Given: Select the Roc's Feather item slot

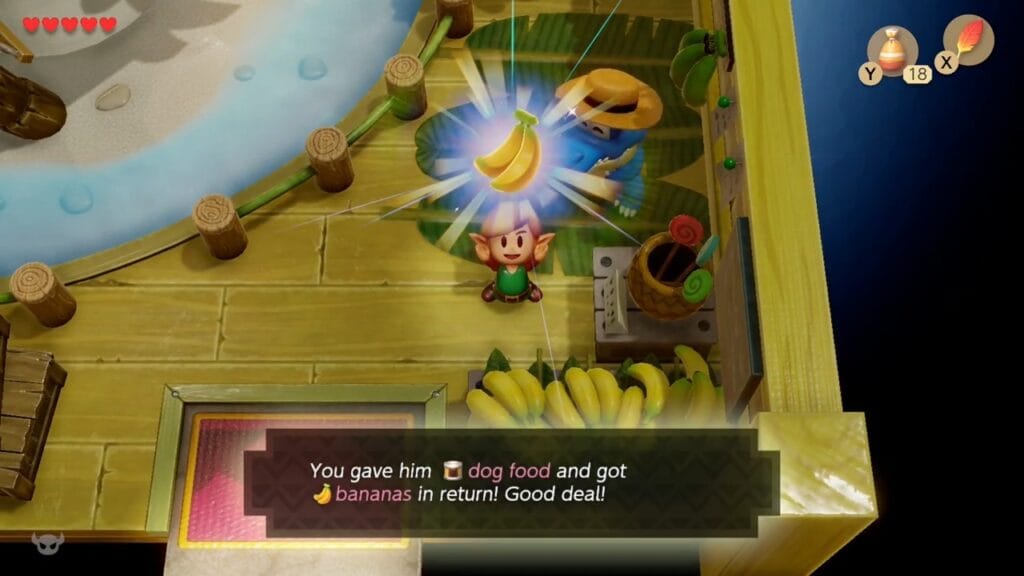Looking at the screenshot, I should 968,41.
